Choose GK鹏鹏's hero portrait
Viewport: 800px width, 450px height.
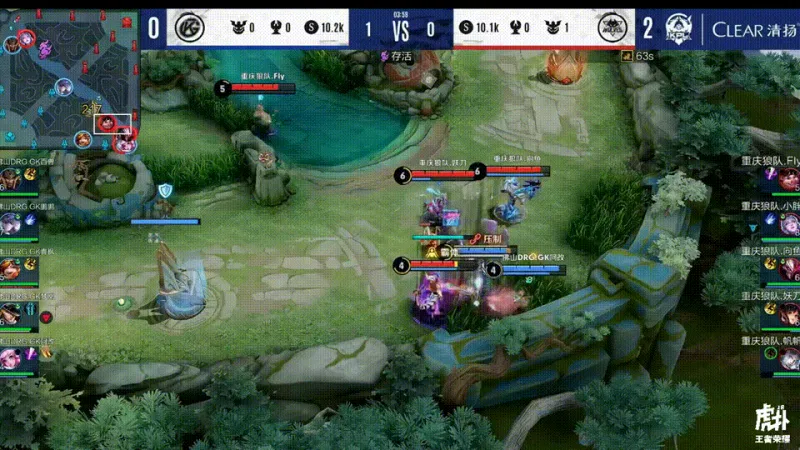coord(10,223)
